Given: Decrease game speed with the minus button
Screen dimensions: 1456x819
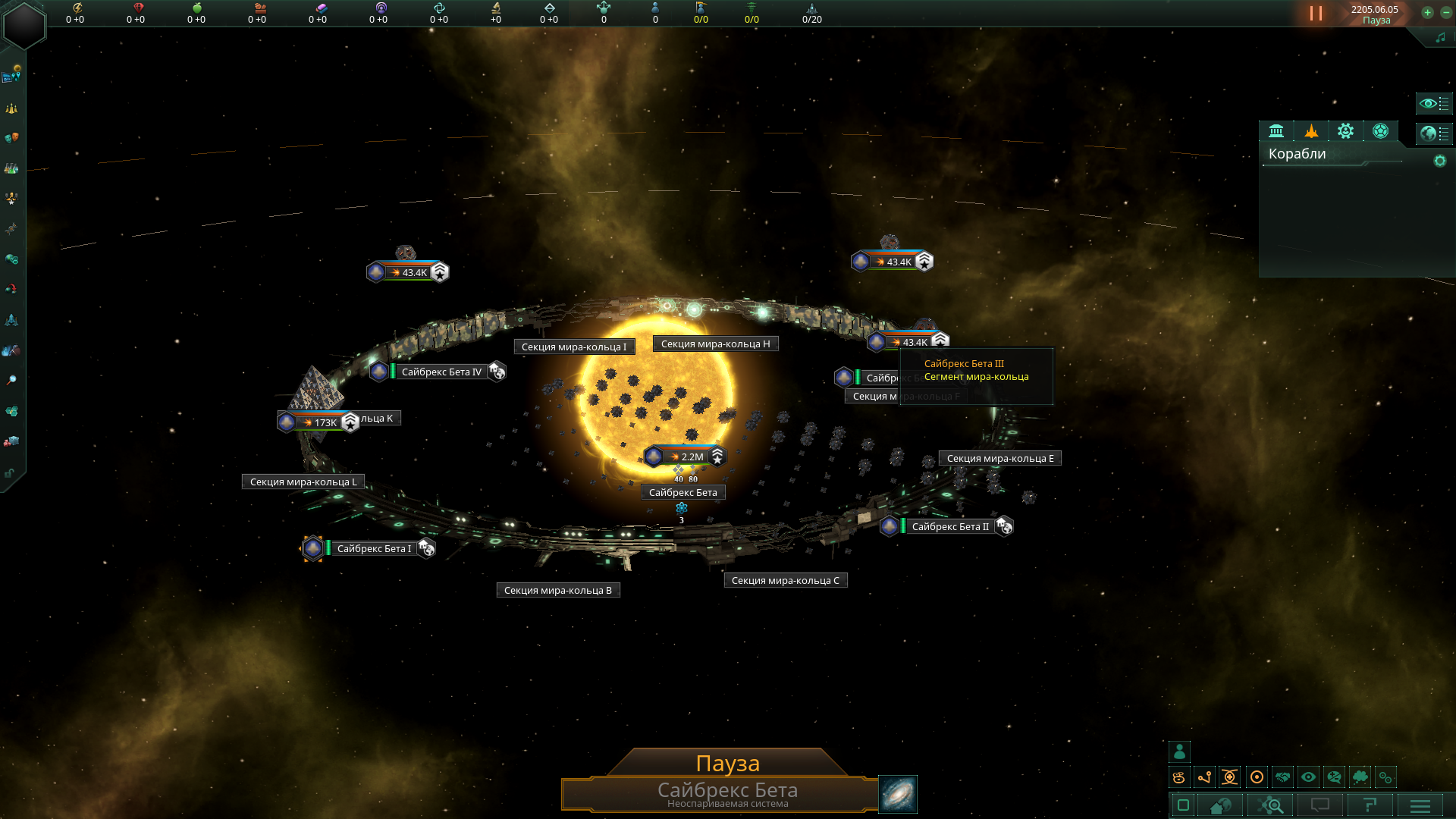Looking at the screenshot, I should [x=1446, y=13].
